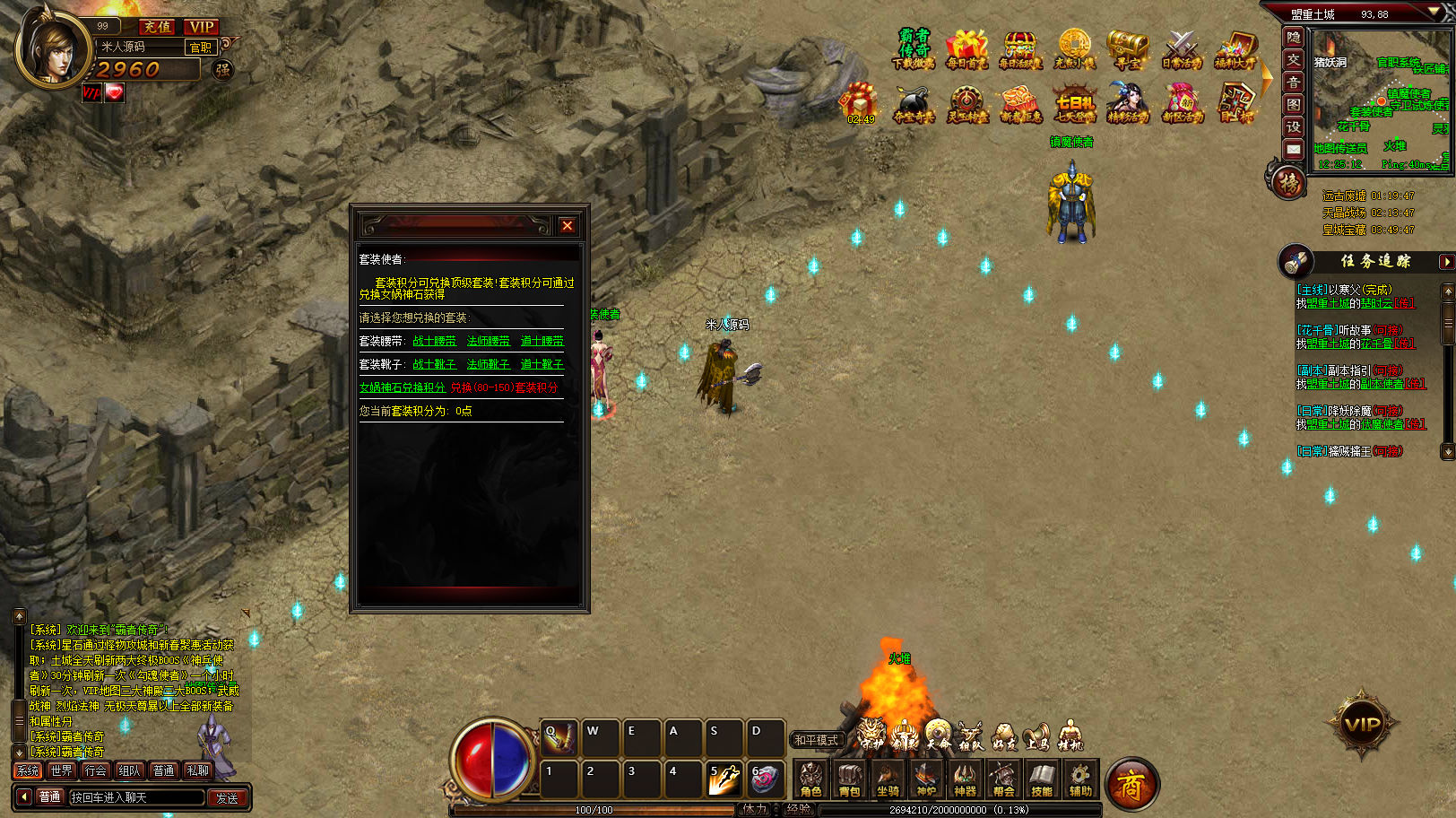The height and width of the screenshot is (818, 1456).
Task: Open the 背包 backpack
Action: click(x=849, y=779)
